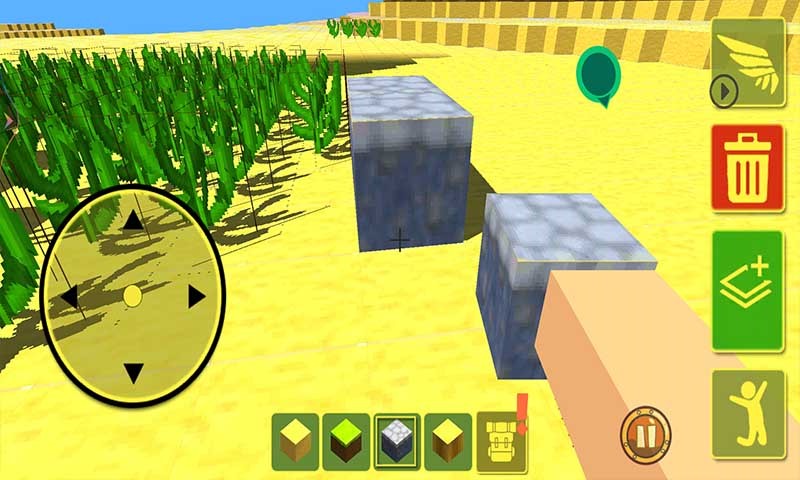This screenshot has width=800, height=480.
Task: Move forward with the joystick up arrow
Action: (x=132, y=220)
